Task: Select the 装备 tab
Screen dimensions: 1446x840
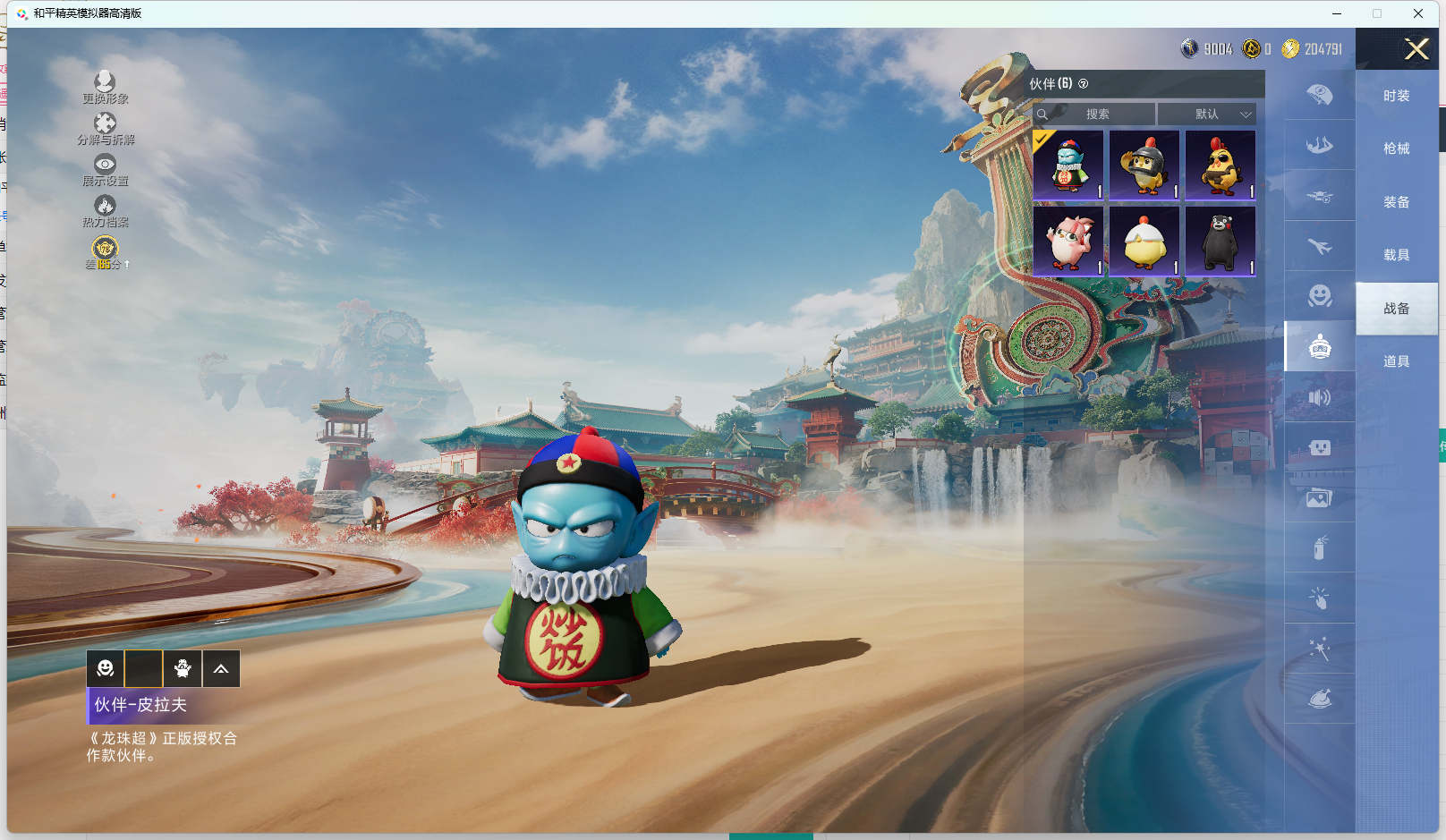Action: (1396, 202)
